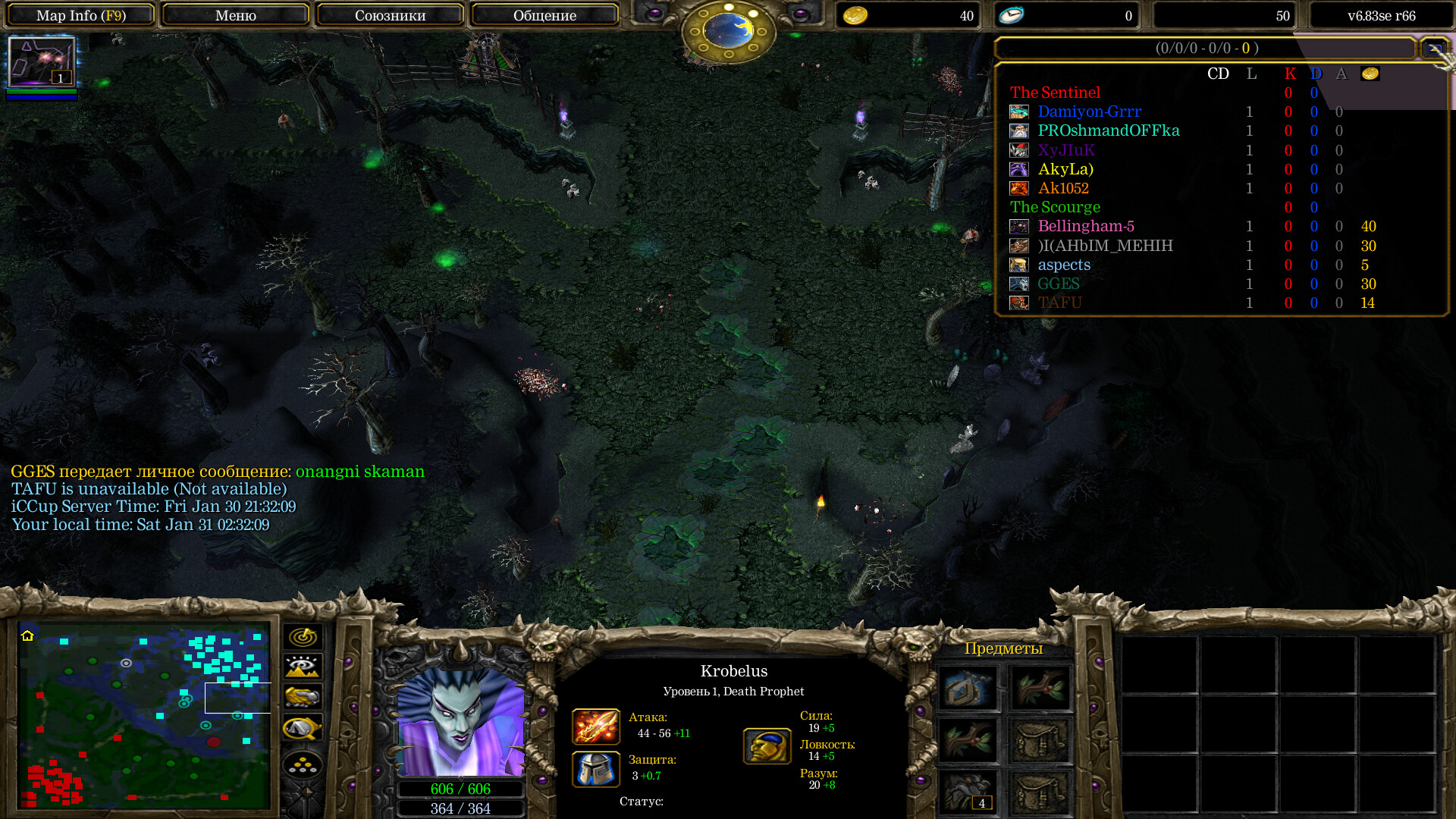The height and width of the screenshot is (819, 1456).
Task: Select the hero icon in the top-left corner
Action: [41, 62]
